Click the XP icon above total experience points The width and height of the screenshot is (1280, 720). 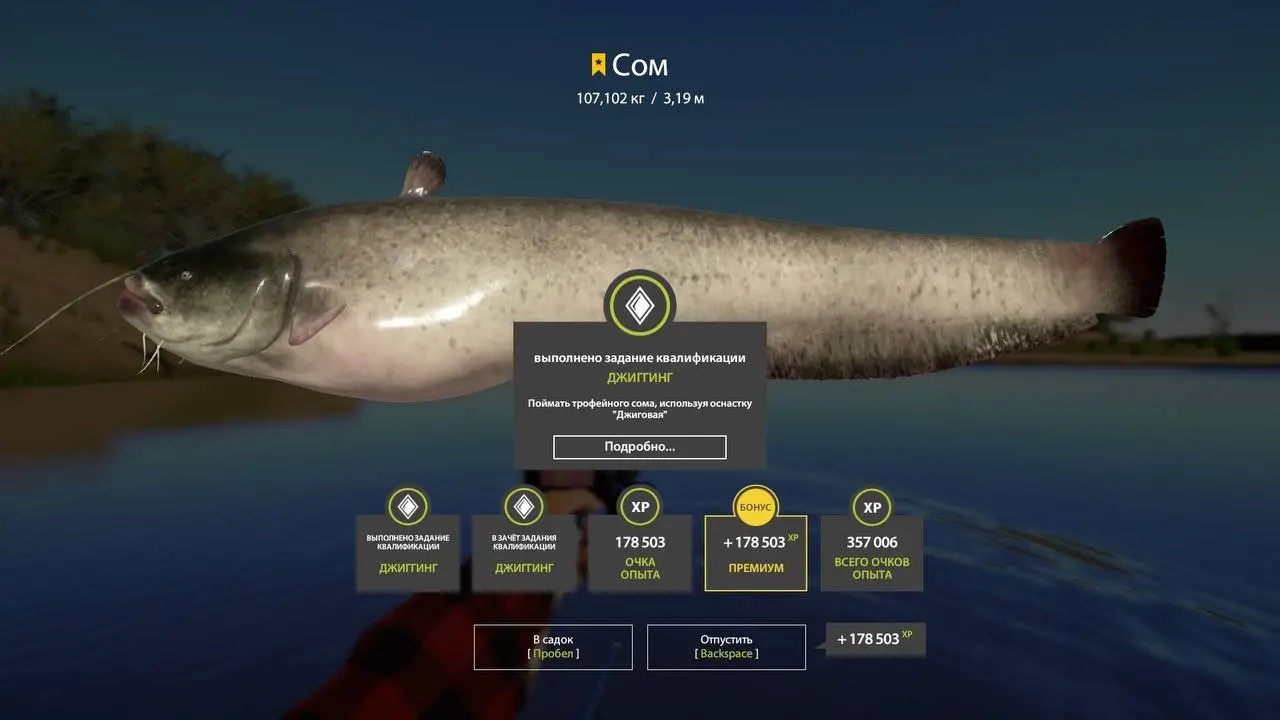[x=871, y=506]
